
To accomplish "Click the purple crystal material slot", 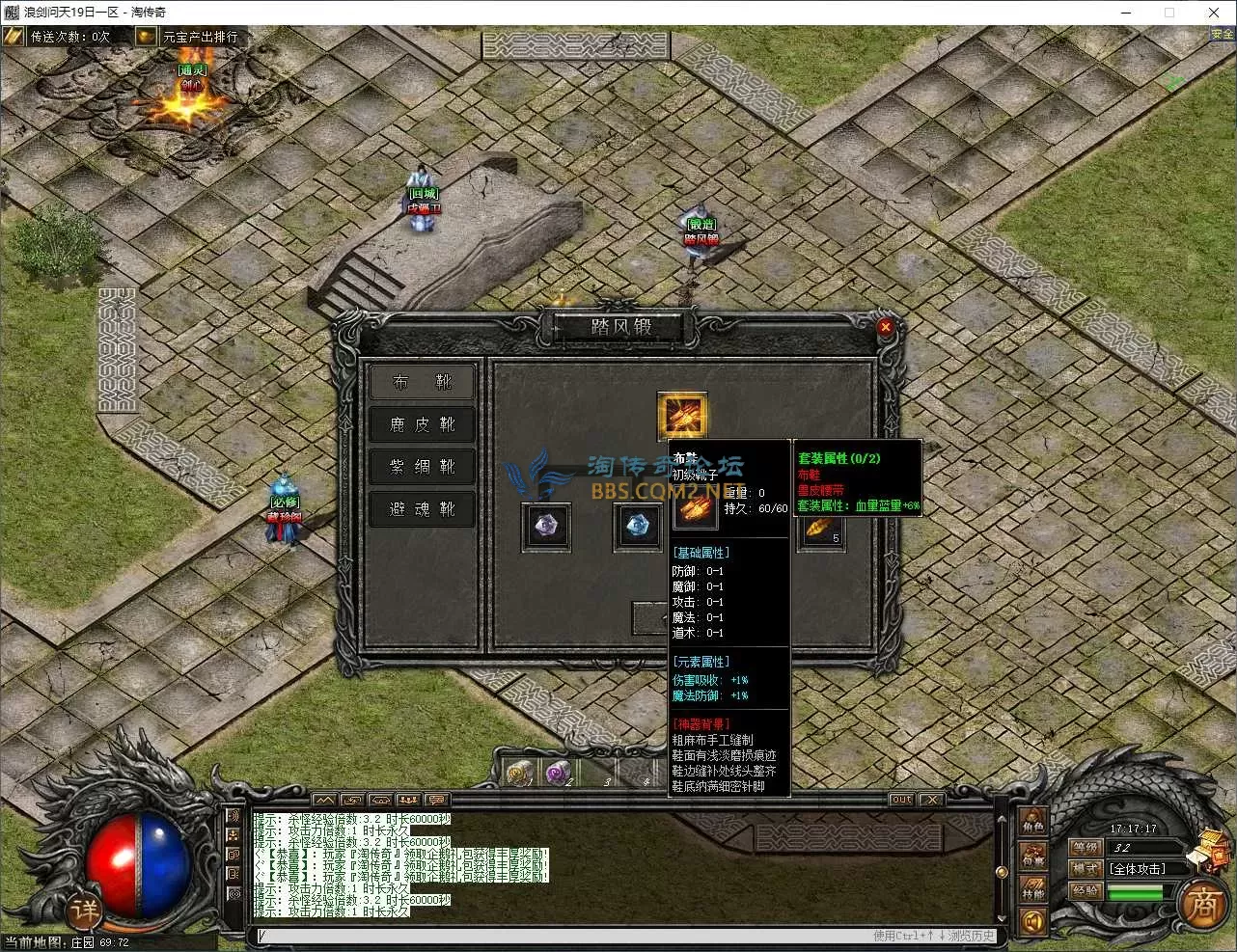I will pos(546,527).
